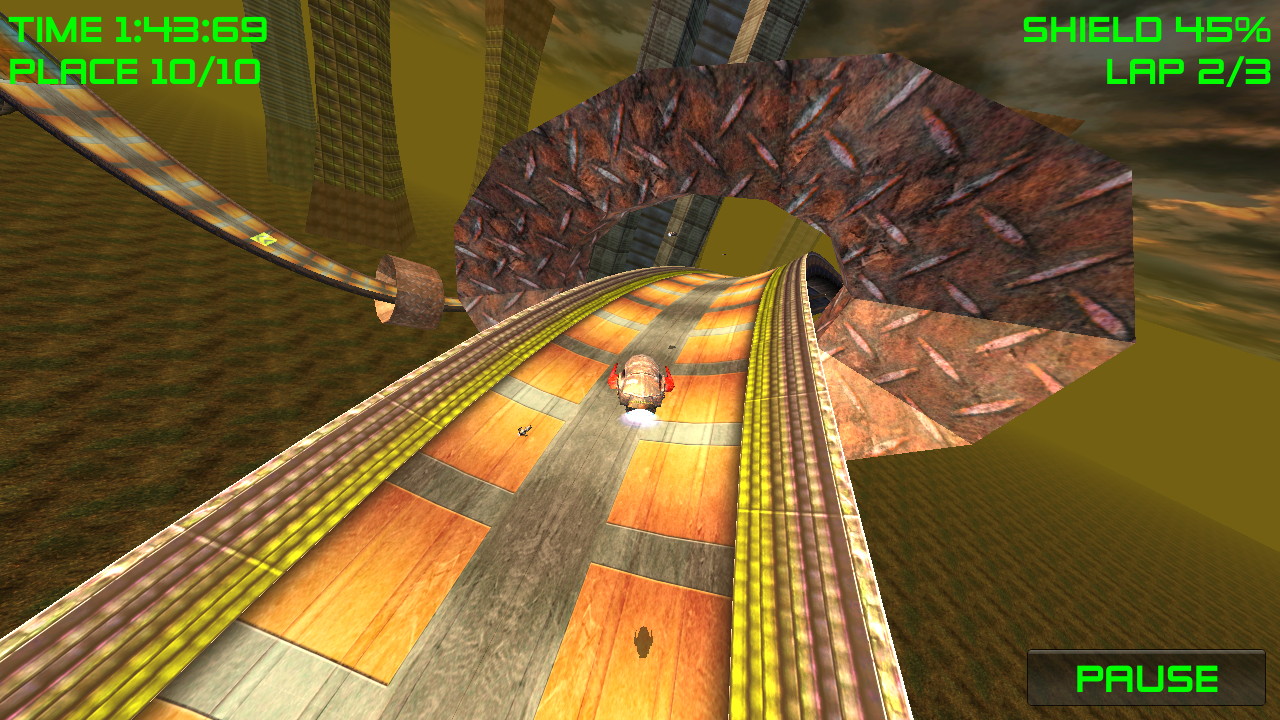Click the distant flying racer near the tunnel
1280x720 pixels.
coord(672,234)
